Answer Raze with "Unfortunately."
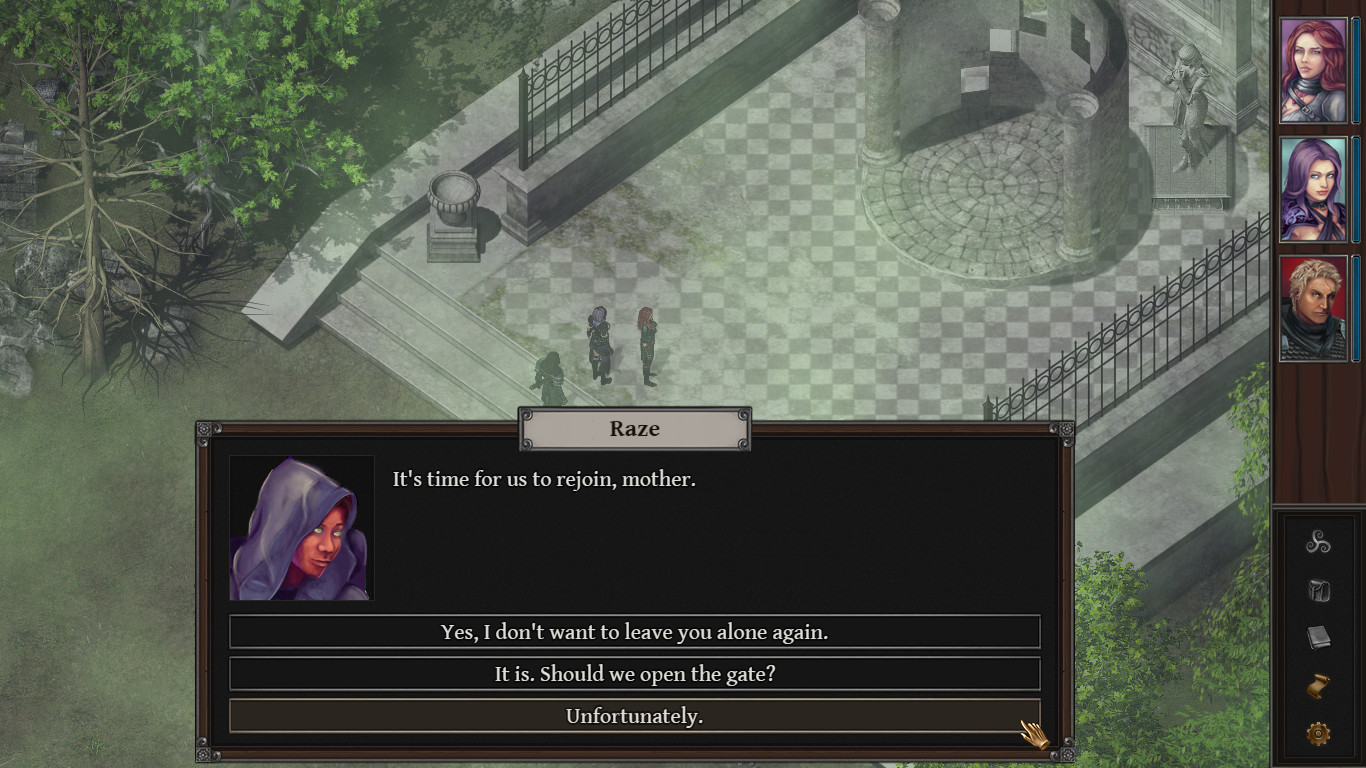1366x768 pixels. [x=634, y=716]
